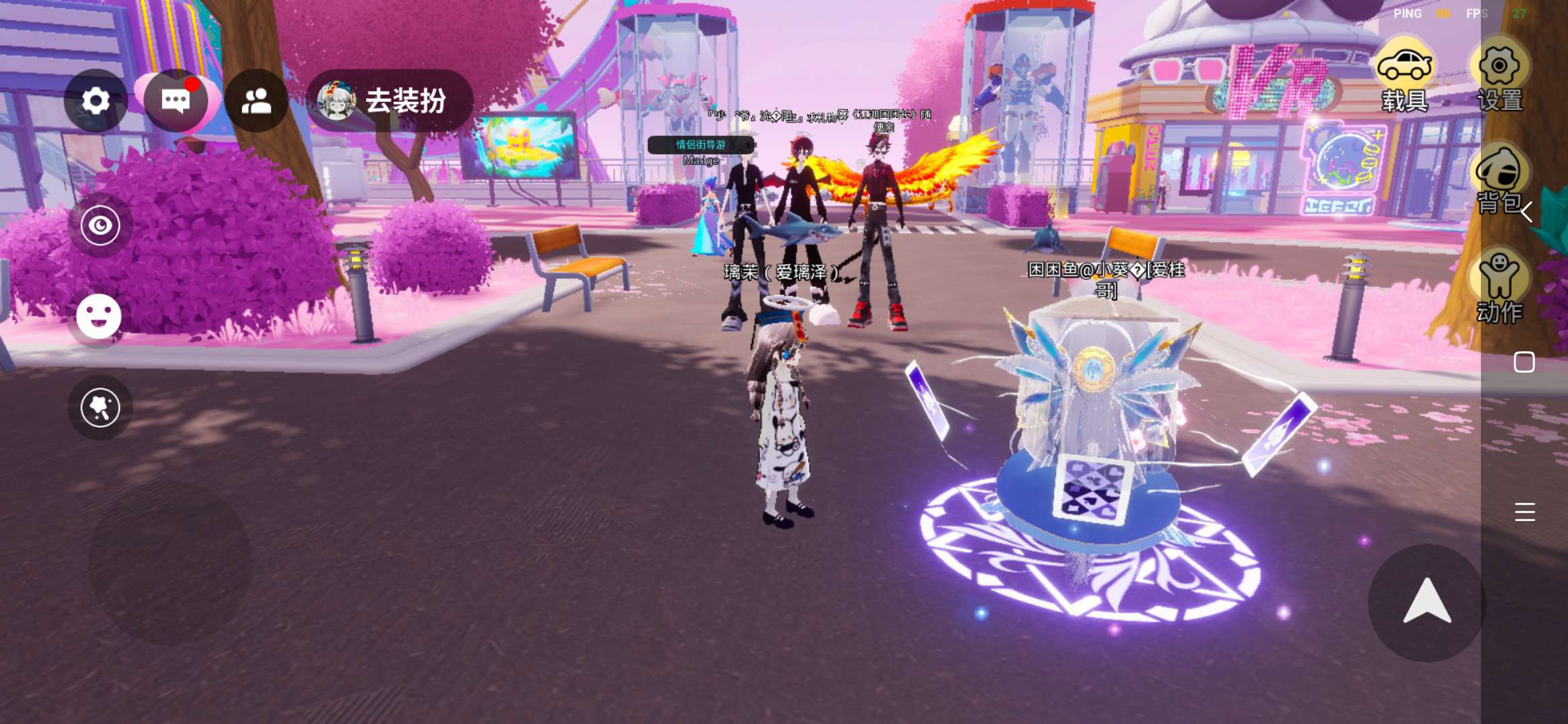Tap the Android home square button

tap(1524, 362)
